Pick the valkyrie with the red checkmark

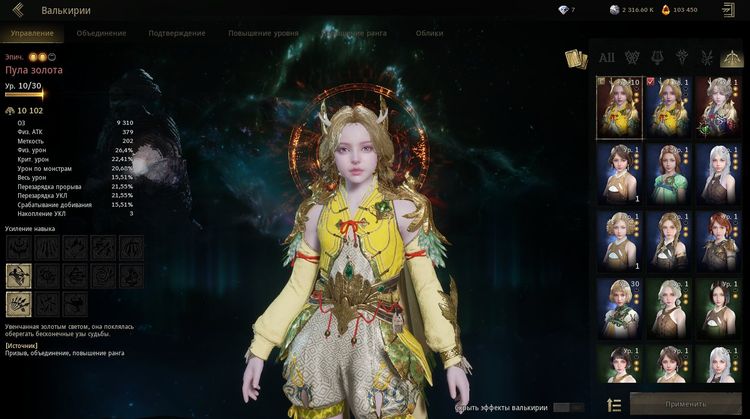[667, 106]
